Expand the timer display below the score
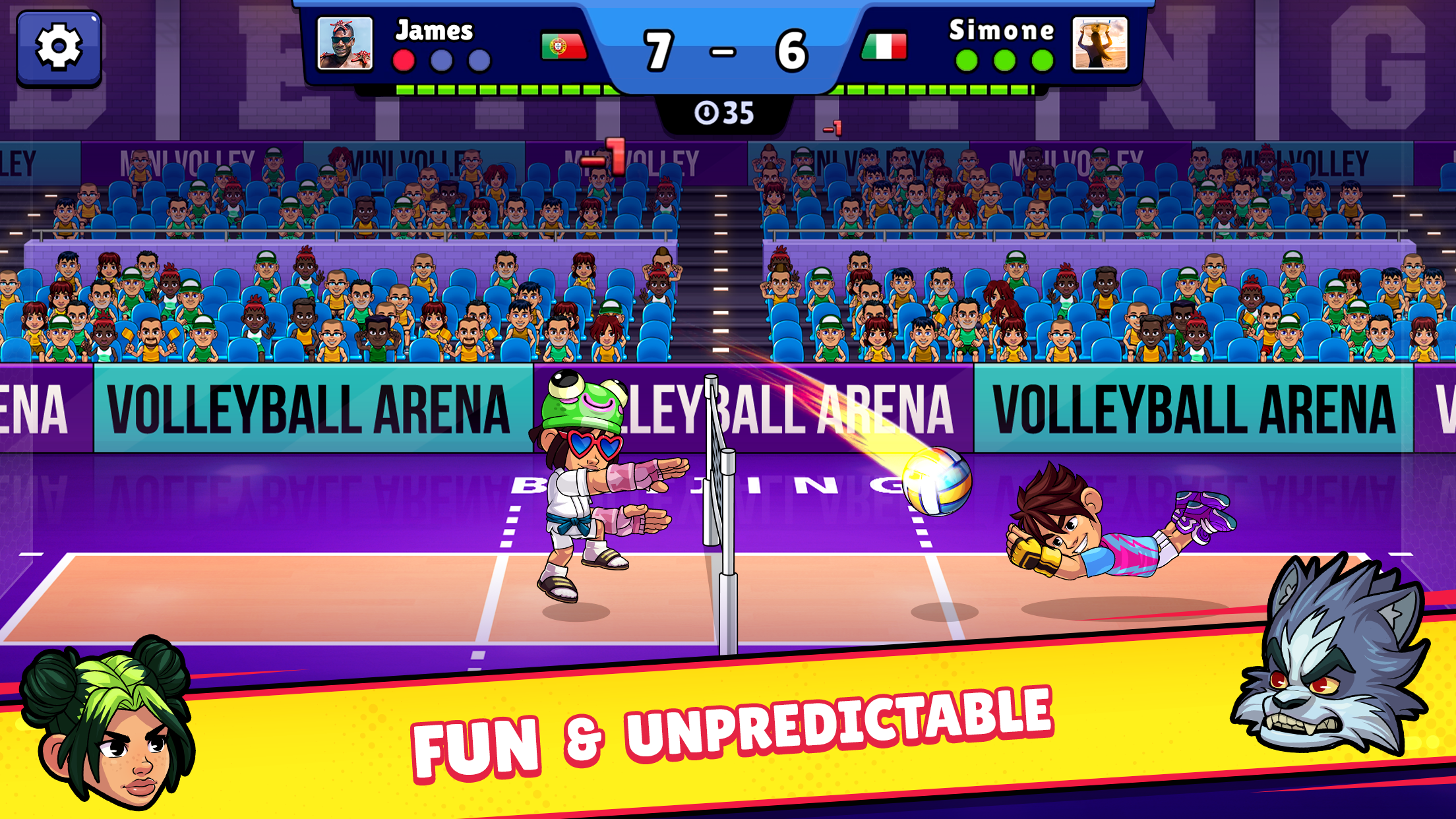 [725, 112]
